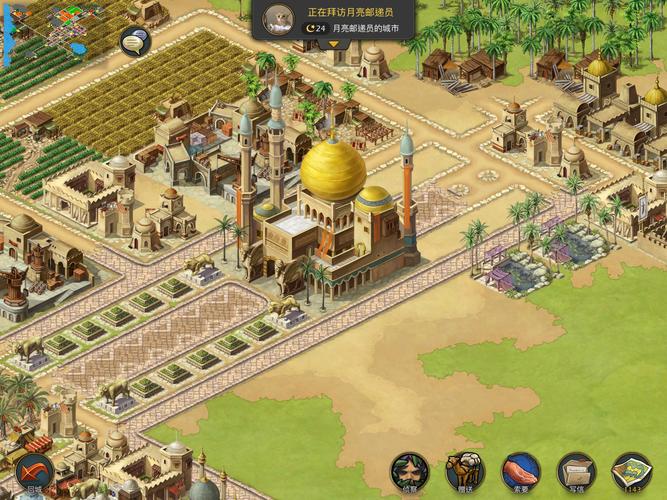Select the leaf-masked face icon
667x500 pixels.
[x=409, y=470]
